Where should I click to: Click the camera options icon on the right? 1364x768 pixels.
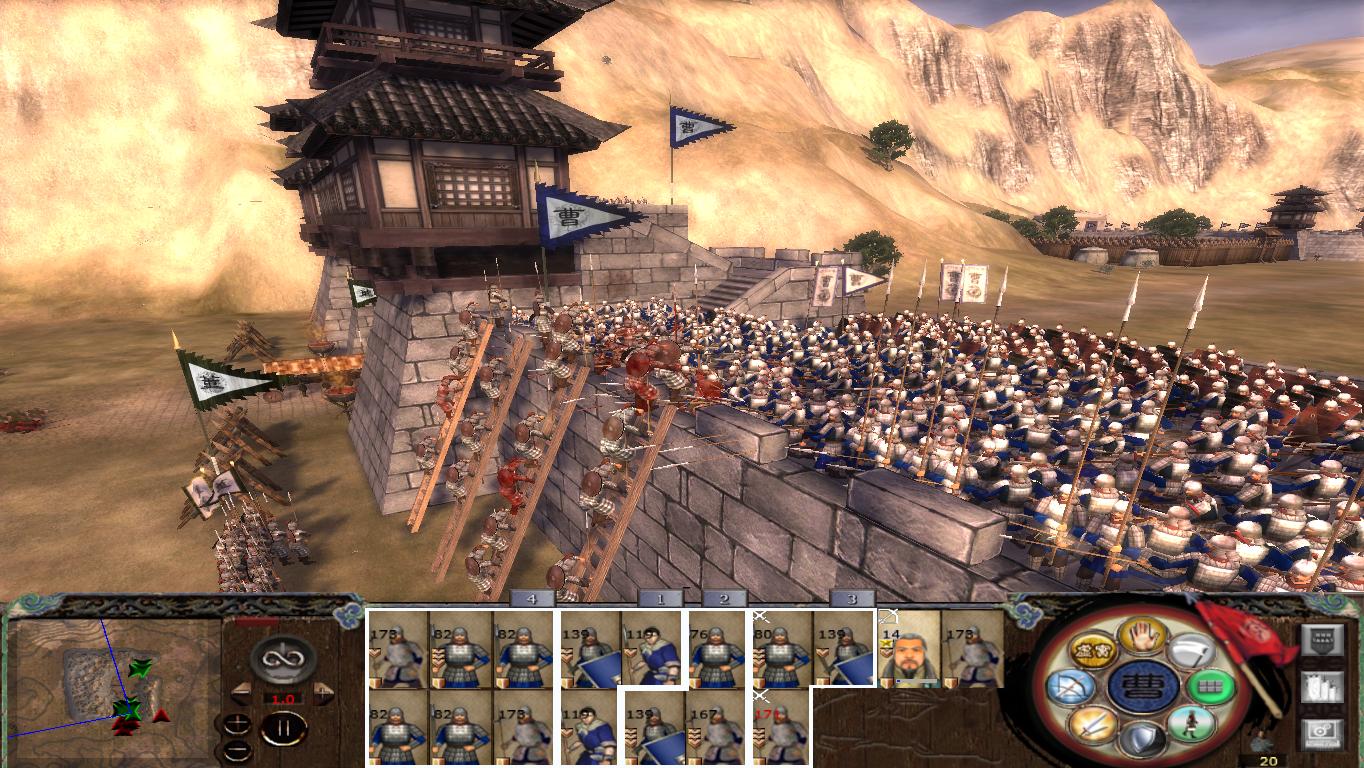click(1322, 733)
